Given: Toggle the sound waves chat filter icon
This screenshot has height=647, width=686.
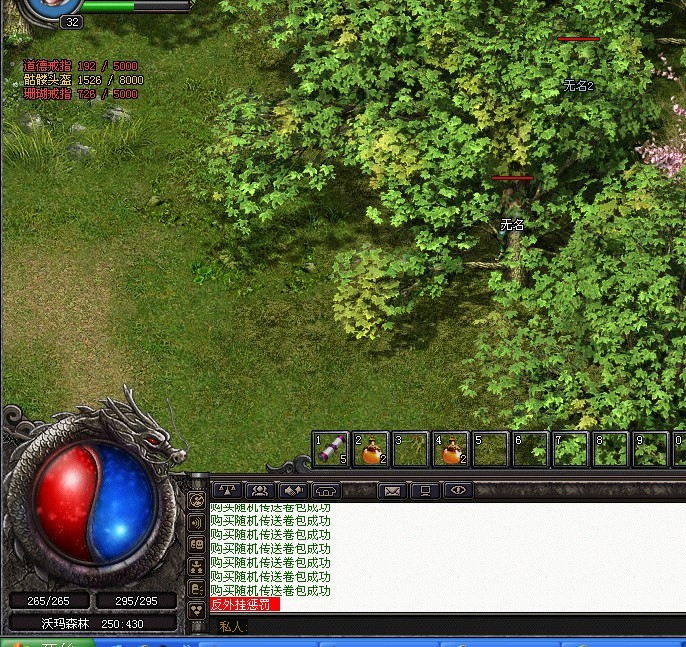Looking at the screenshot, I should pyautogui.click(x=196, y=522).
